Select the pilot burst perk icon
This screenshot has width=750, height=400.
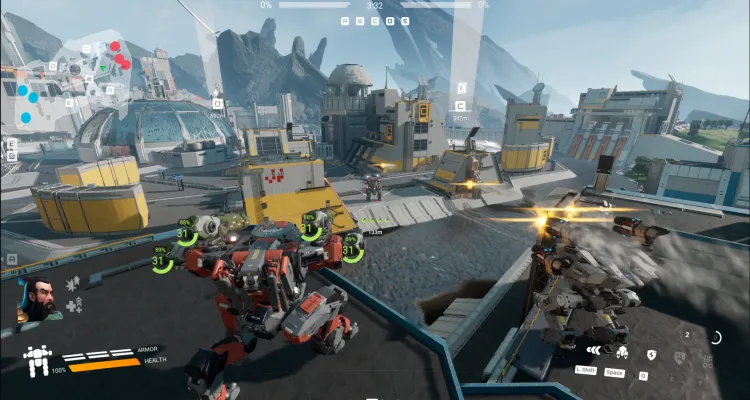point(73,285)
